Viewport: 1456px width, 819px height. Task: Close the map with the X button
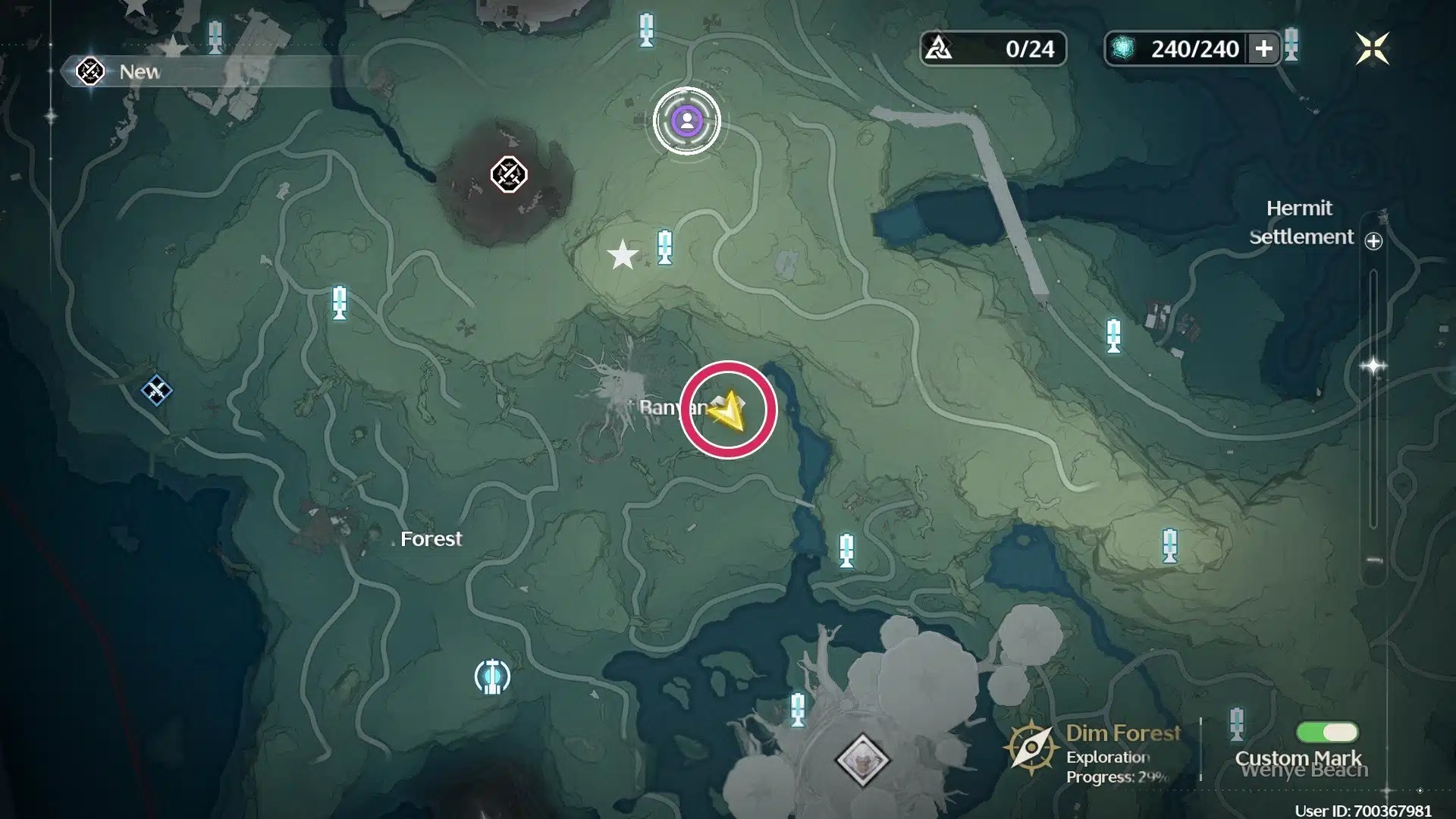[1372, 49]
